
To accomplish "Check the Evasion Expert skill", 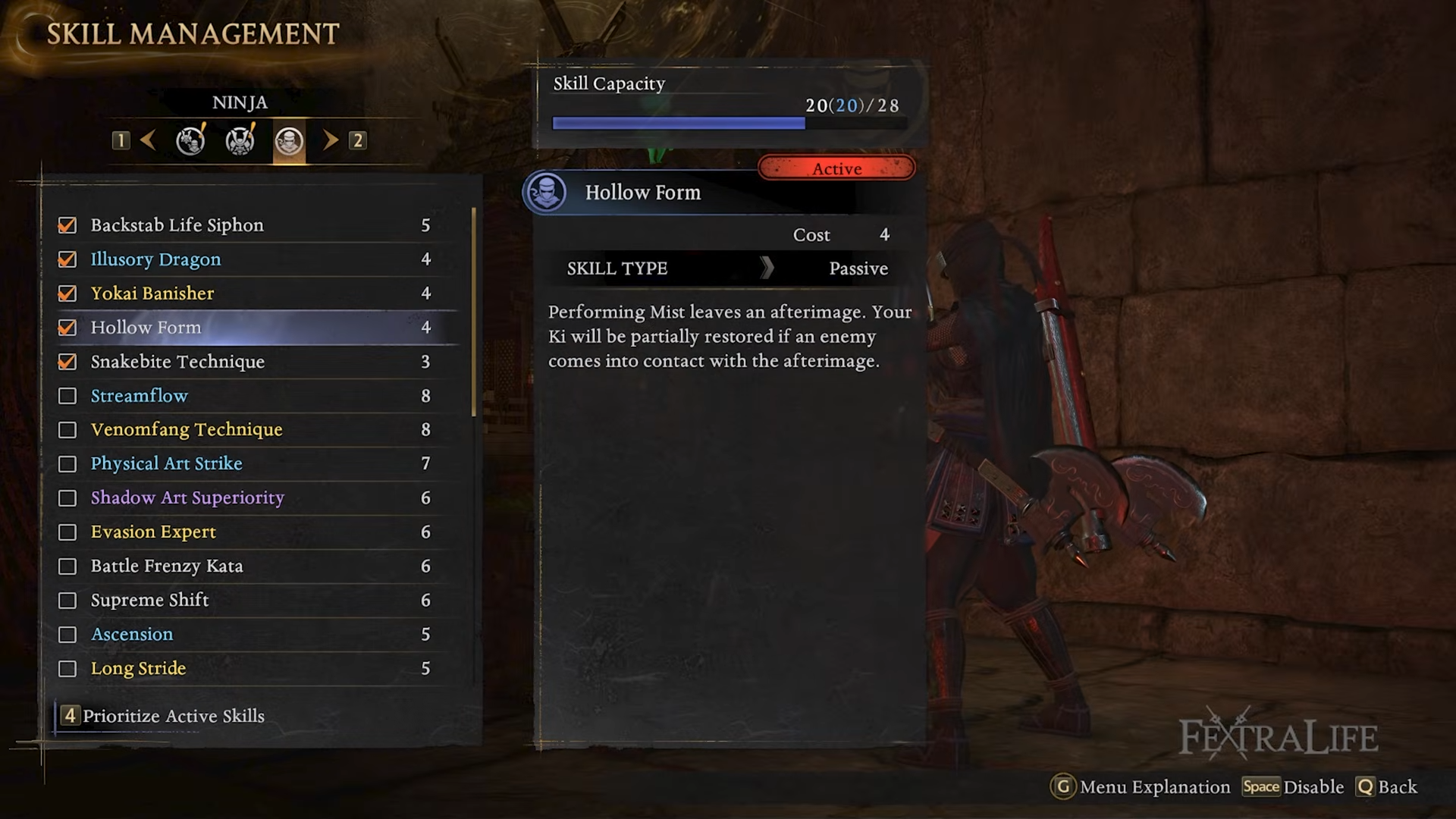I will (67, 532).
